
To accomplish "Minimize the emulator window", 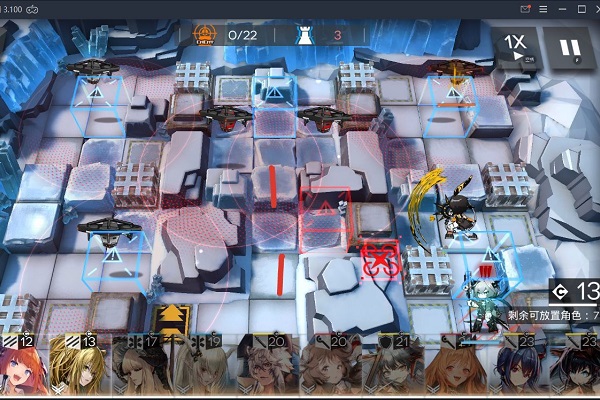I will (x=560, y=8).
